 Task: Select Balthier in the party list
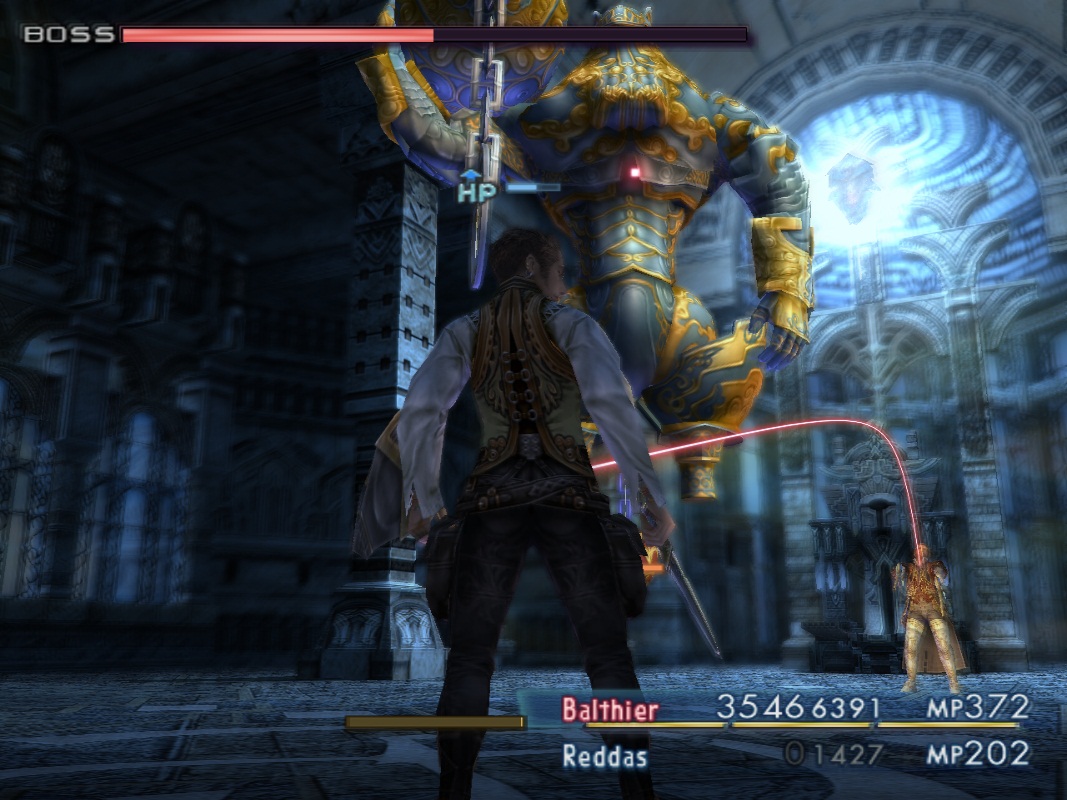point(610,710)
